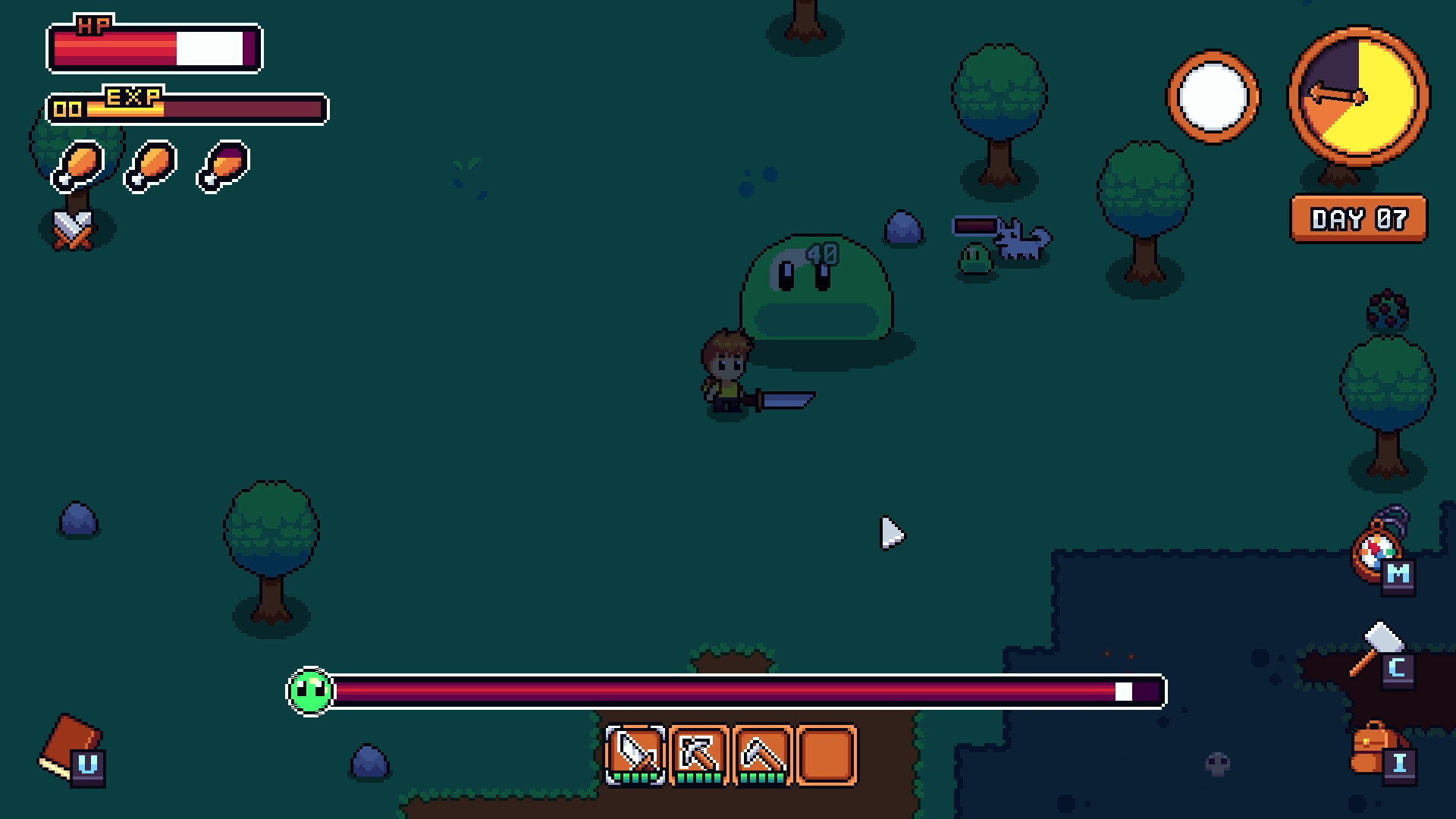This screenshot has width=1456, height=819.
Task: Click the third smaller drumstick icon
Action: tap(219, 168)
